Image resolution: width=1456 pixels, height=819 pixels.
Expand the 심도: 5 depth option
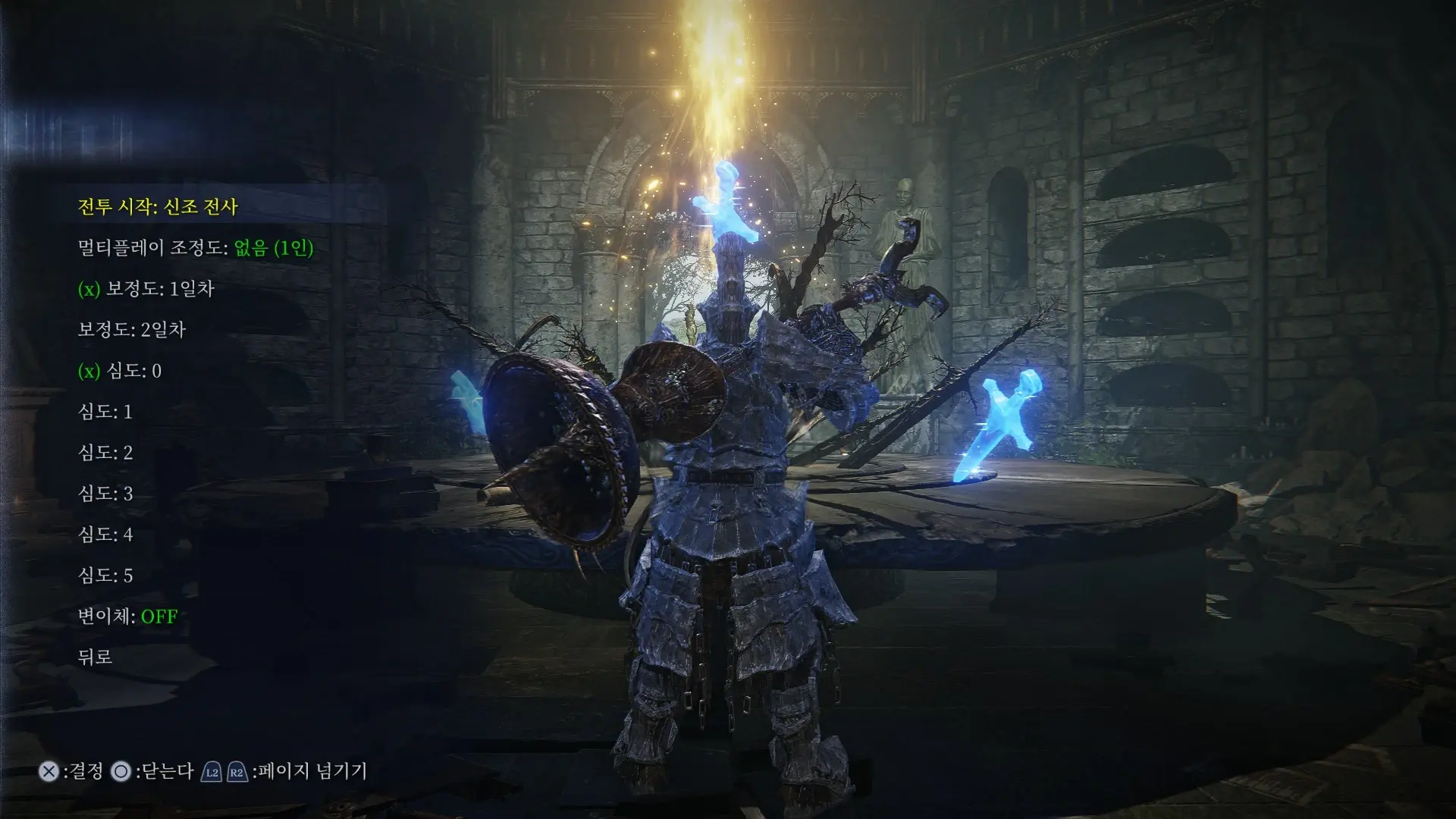[x=106, y=576]
